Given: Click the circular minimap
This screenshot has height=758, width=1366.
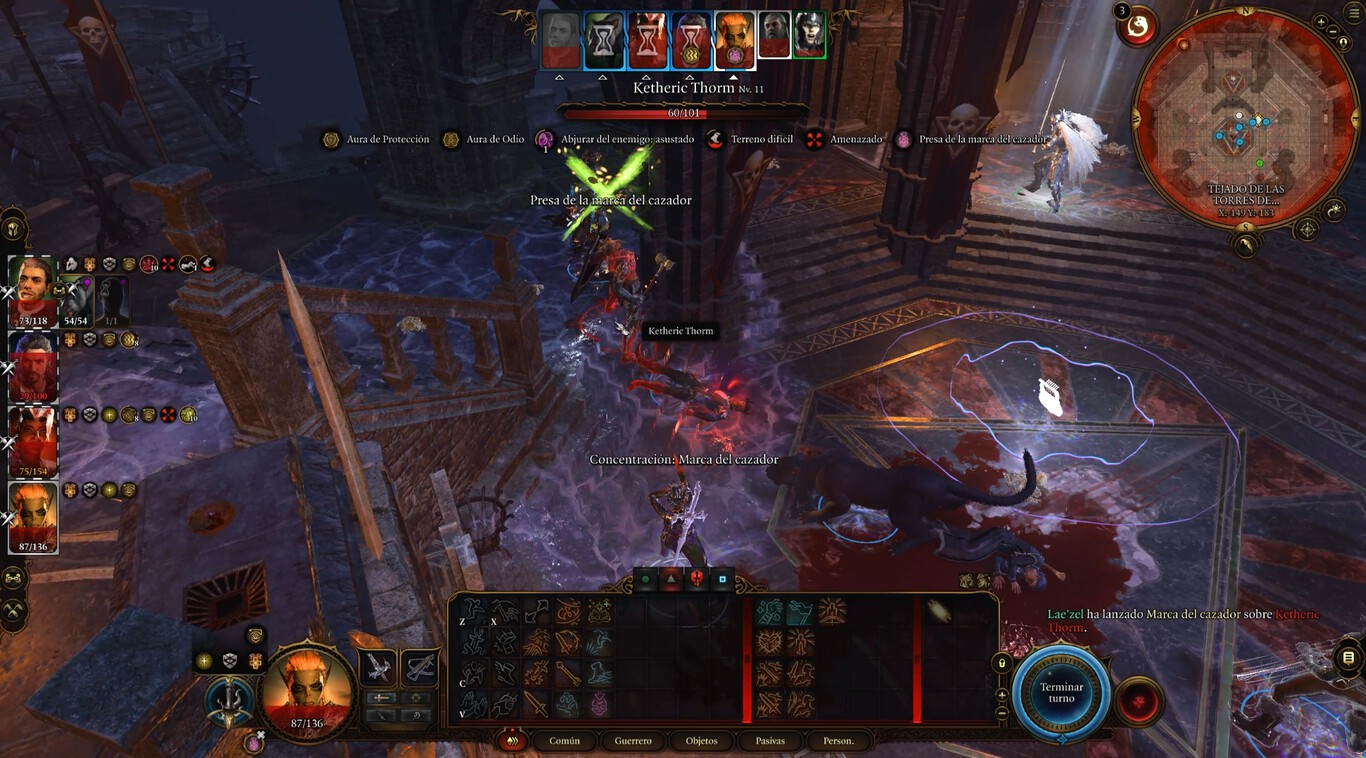Looking at the screenshot, I should pos(1244,120).
